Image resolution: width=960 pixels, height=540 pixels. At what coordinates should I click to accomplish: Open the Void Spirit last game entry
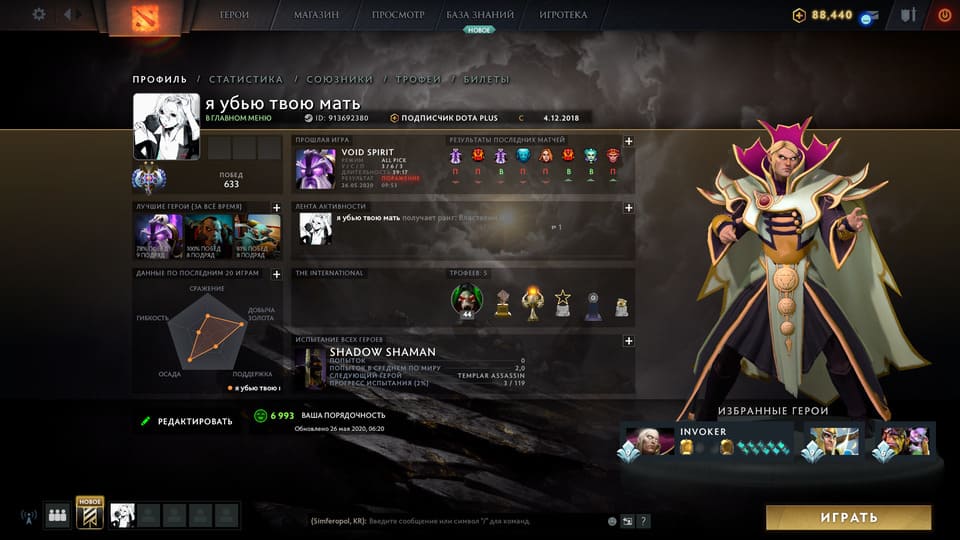pos(316,169)
